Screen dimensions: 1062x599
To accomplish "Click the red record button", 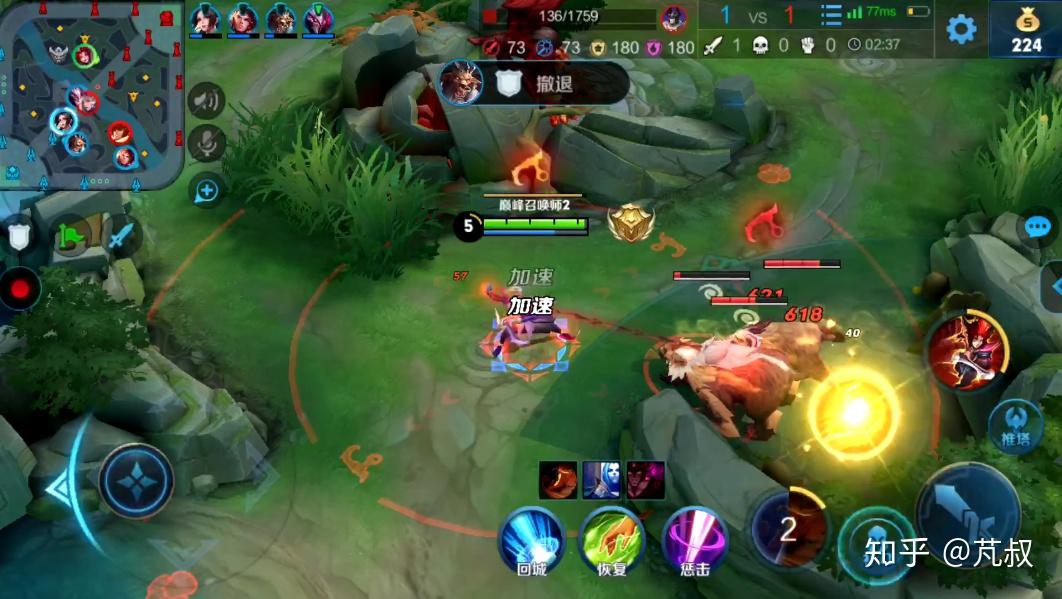I will click(20, 289).
